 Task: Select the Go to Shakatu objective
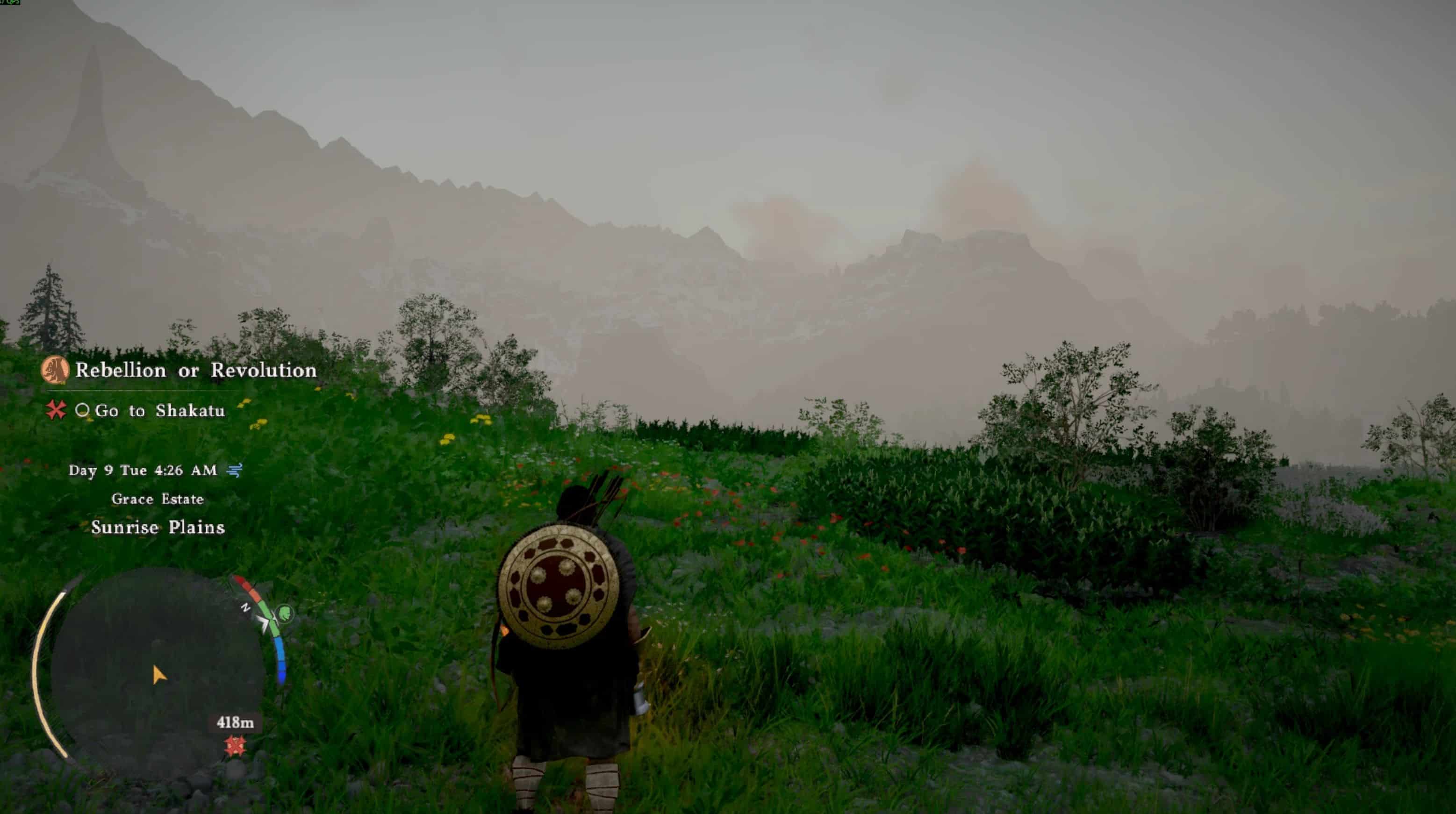pos(159,411)
